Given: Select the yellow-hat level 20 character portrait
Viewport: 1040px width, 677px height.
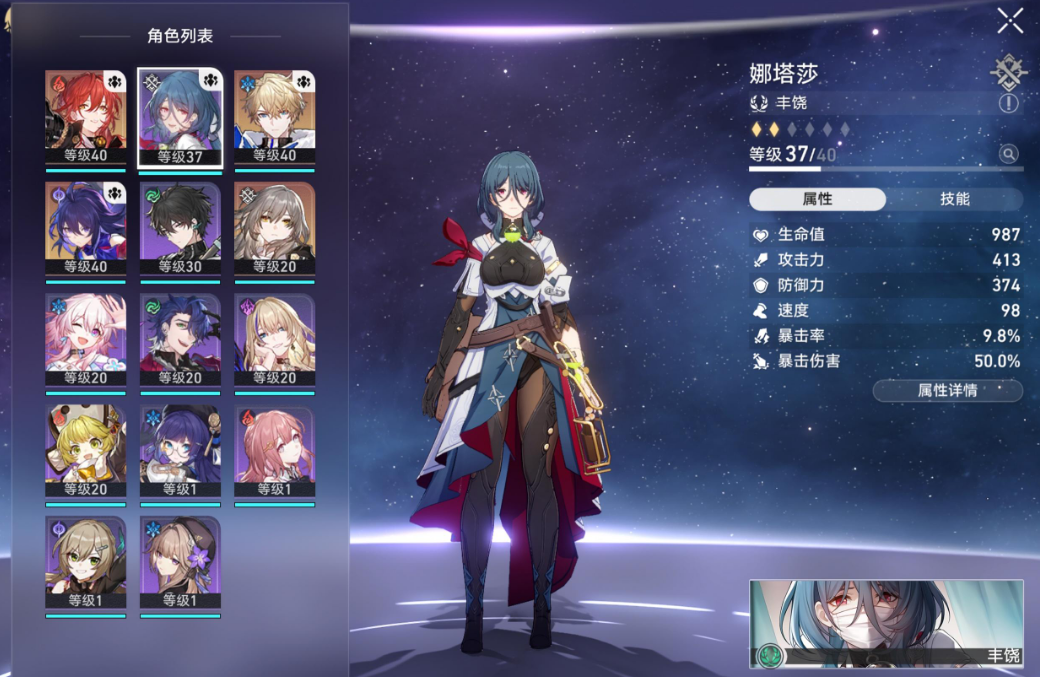Looking at the screenshot, I should click(x=85, y=451).
